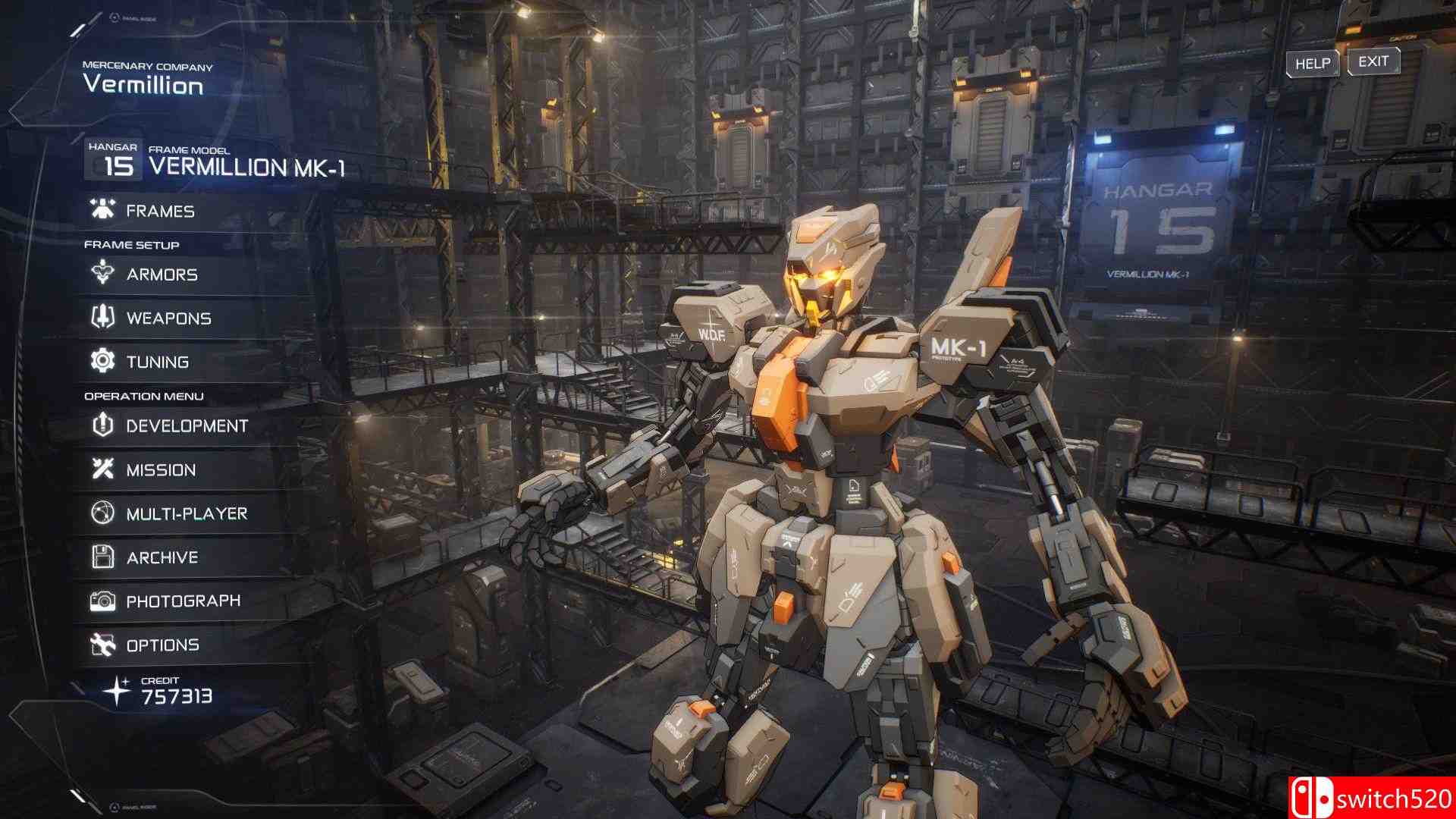The width and height of the screenshot is (1456, 819).
Task: Open the FRAMES menu entry
Action: 162,210
